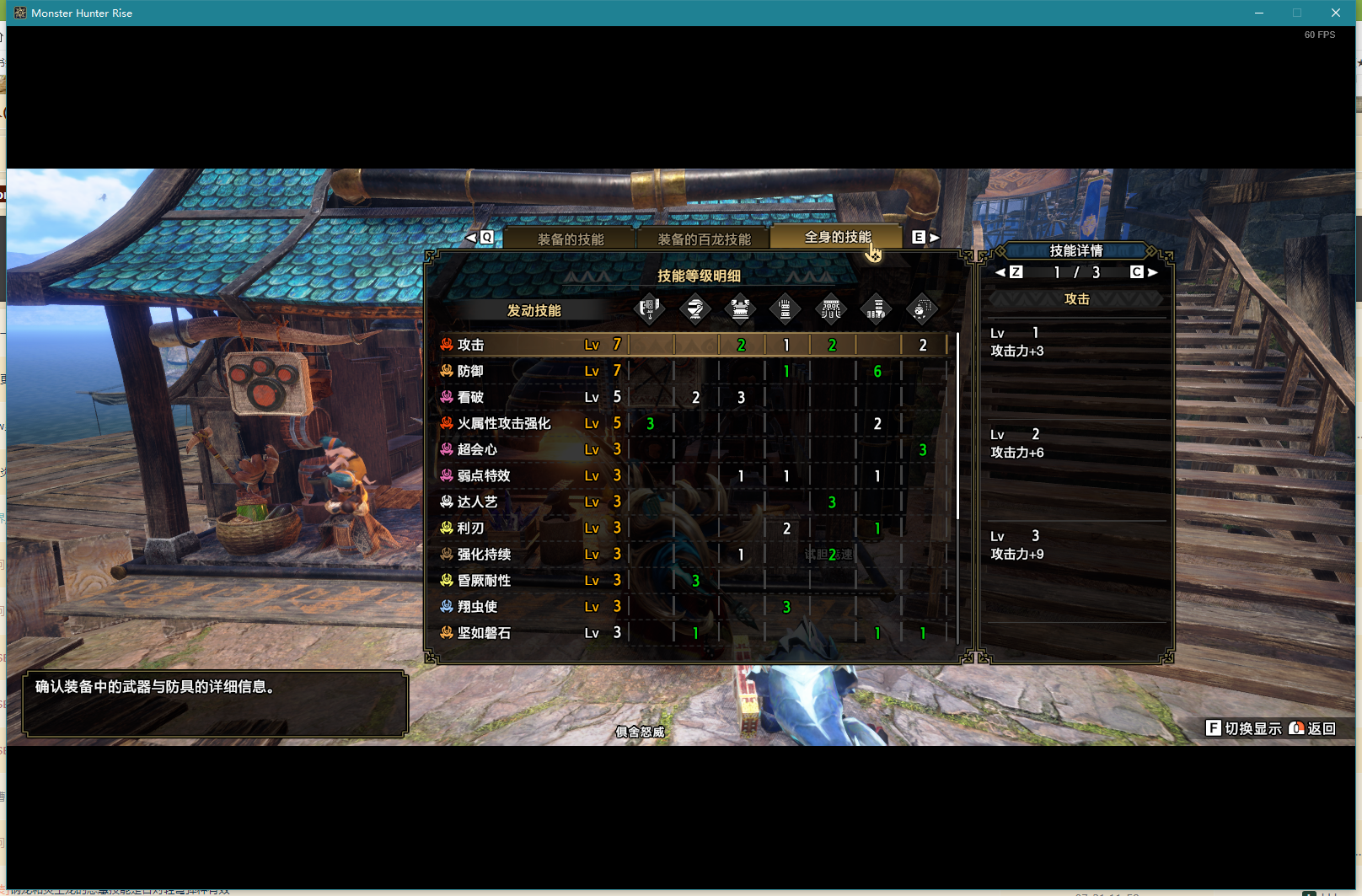
Task: Go to previous skill detail page arrow
Action: pyautogui.click(x=1000, y=272)
